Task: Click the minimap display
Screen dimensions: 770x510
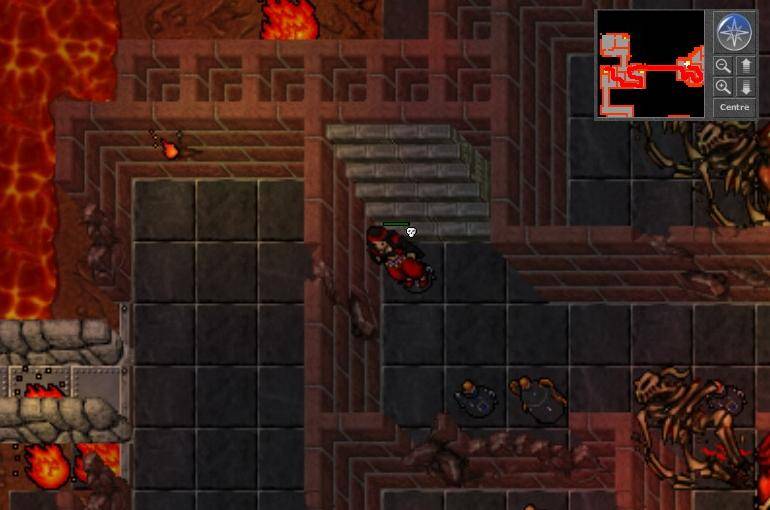Action: coord(652,64)
